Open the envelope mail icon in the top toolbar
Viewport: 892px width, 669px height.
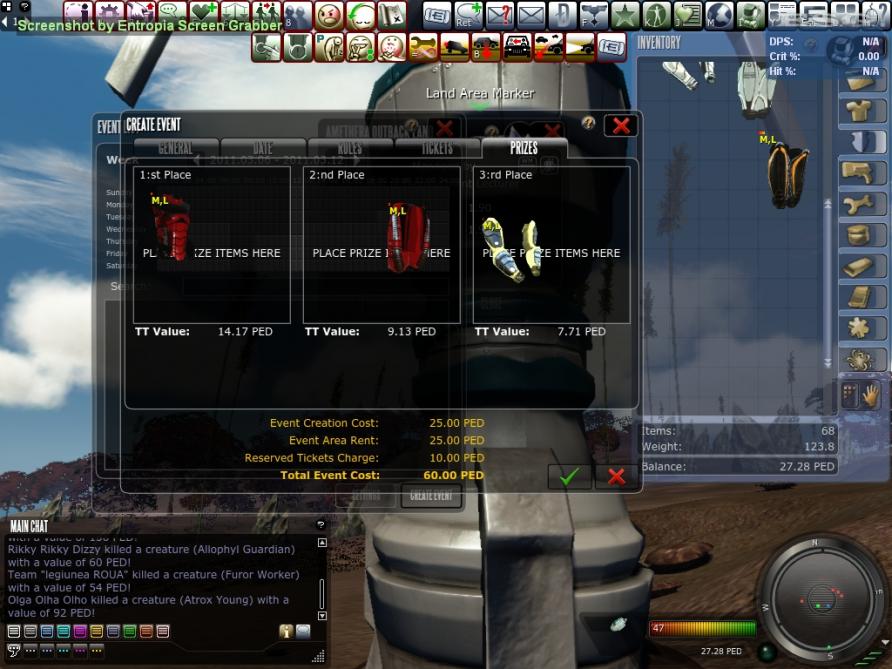click(531, 15)
